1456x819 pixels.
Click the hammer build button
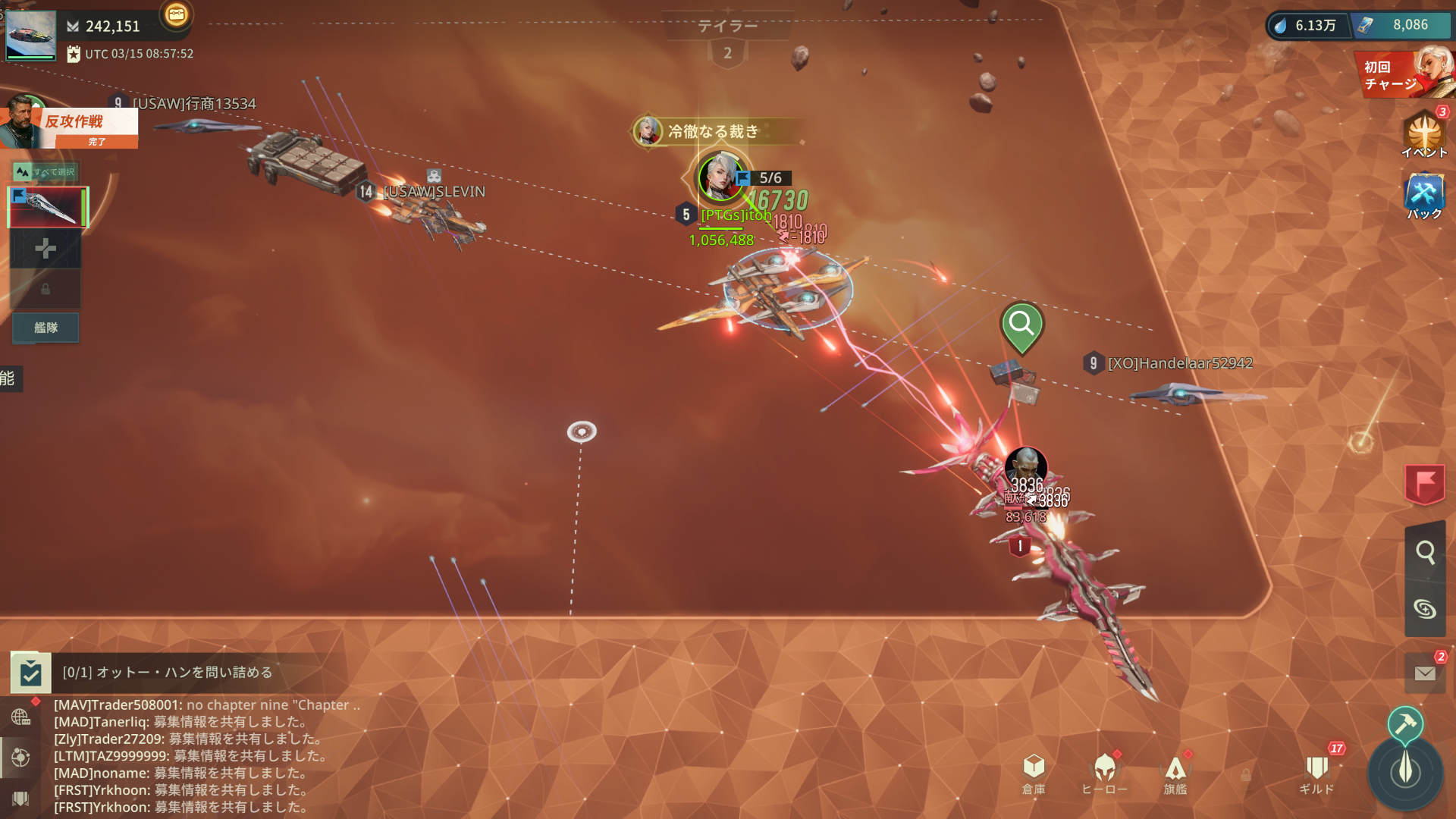tap(1404, 723)
